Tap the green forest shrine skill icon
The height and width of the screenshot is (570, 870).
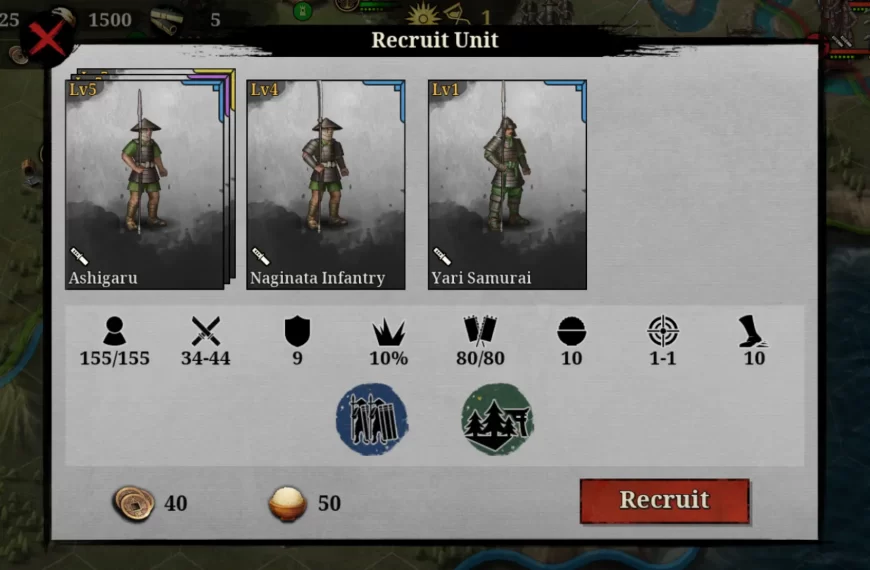click(x=497, y=419)
